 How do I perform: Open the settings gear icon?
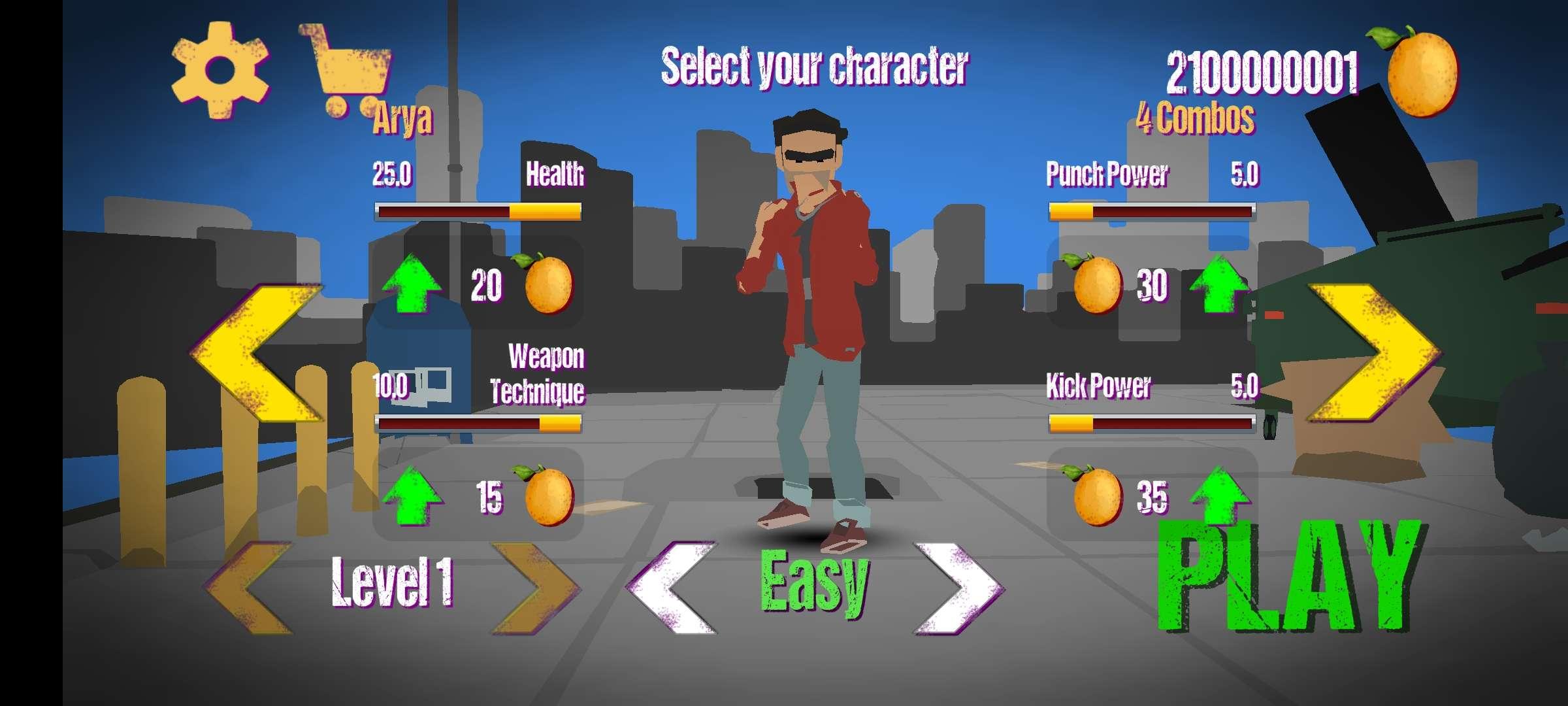tap(220, 69)
